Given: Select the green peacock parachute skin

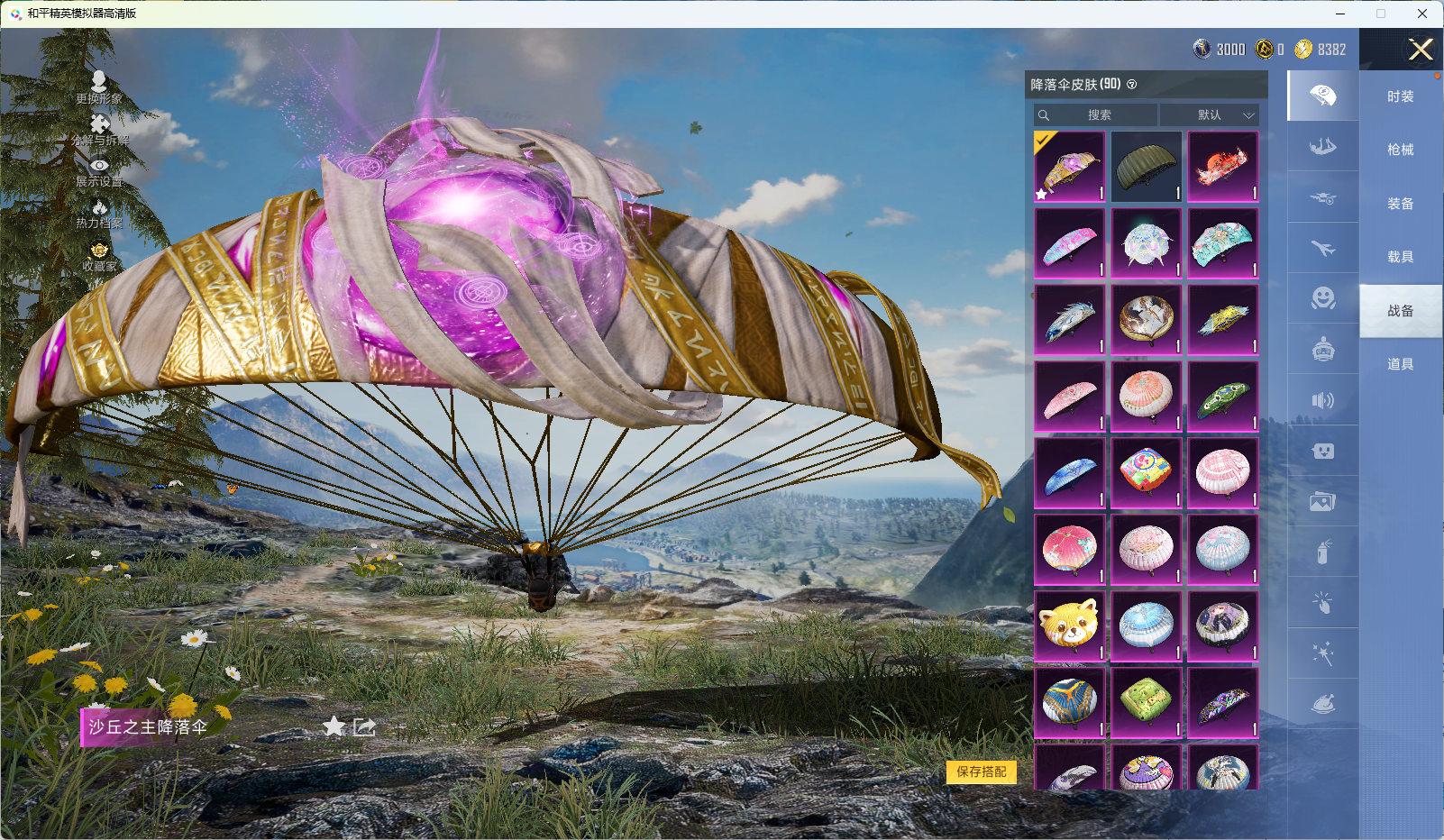Looking at the screenshot, I should [x=1222, y=397].
